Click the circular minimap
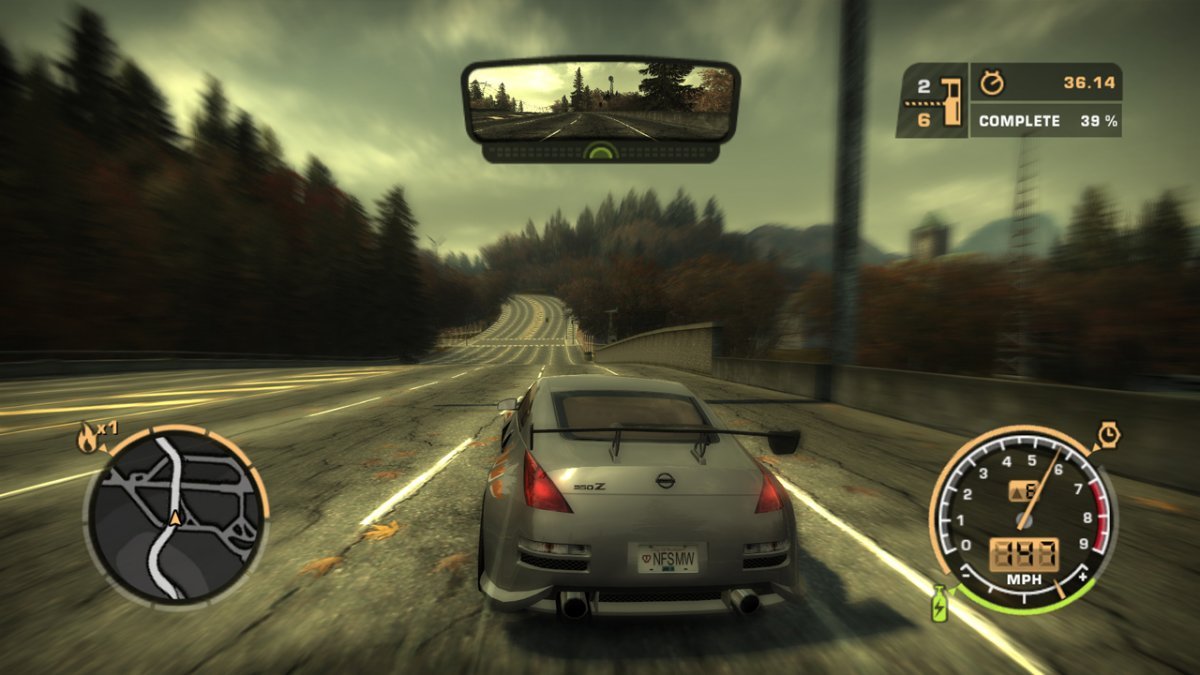 (x=176, y=516)
